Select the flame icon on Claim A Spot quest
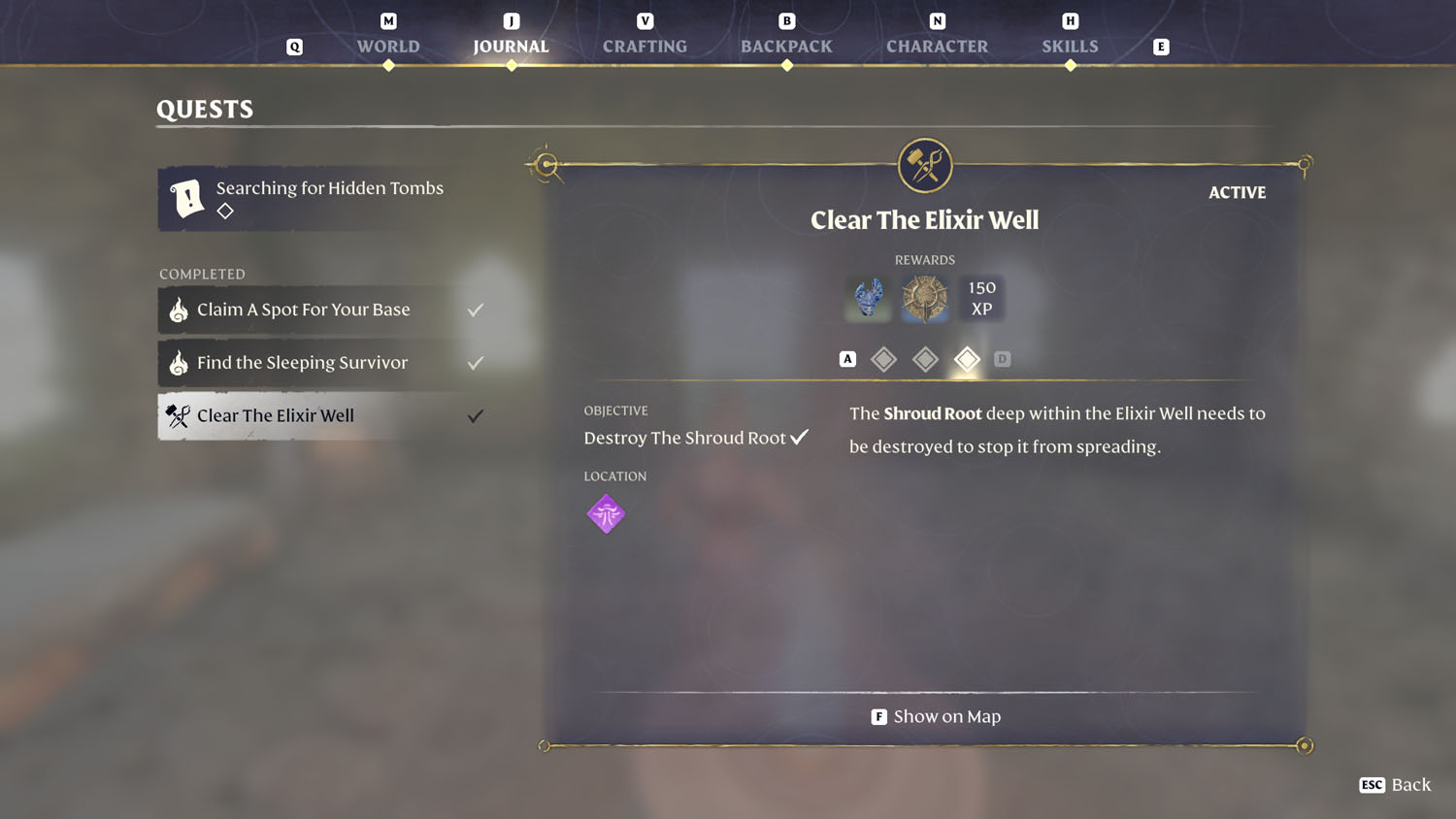 [179, 309]
